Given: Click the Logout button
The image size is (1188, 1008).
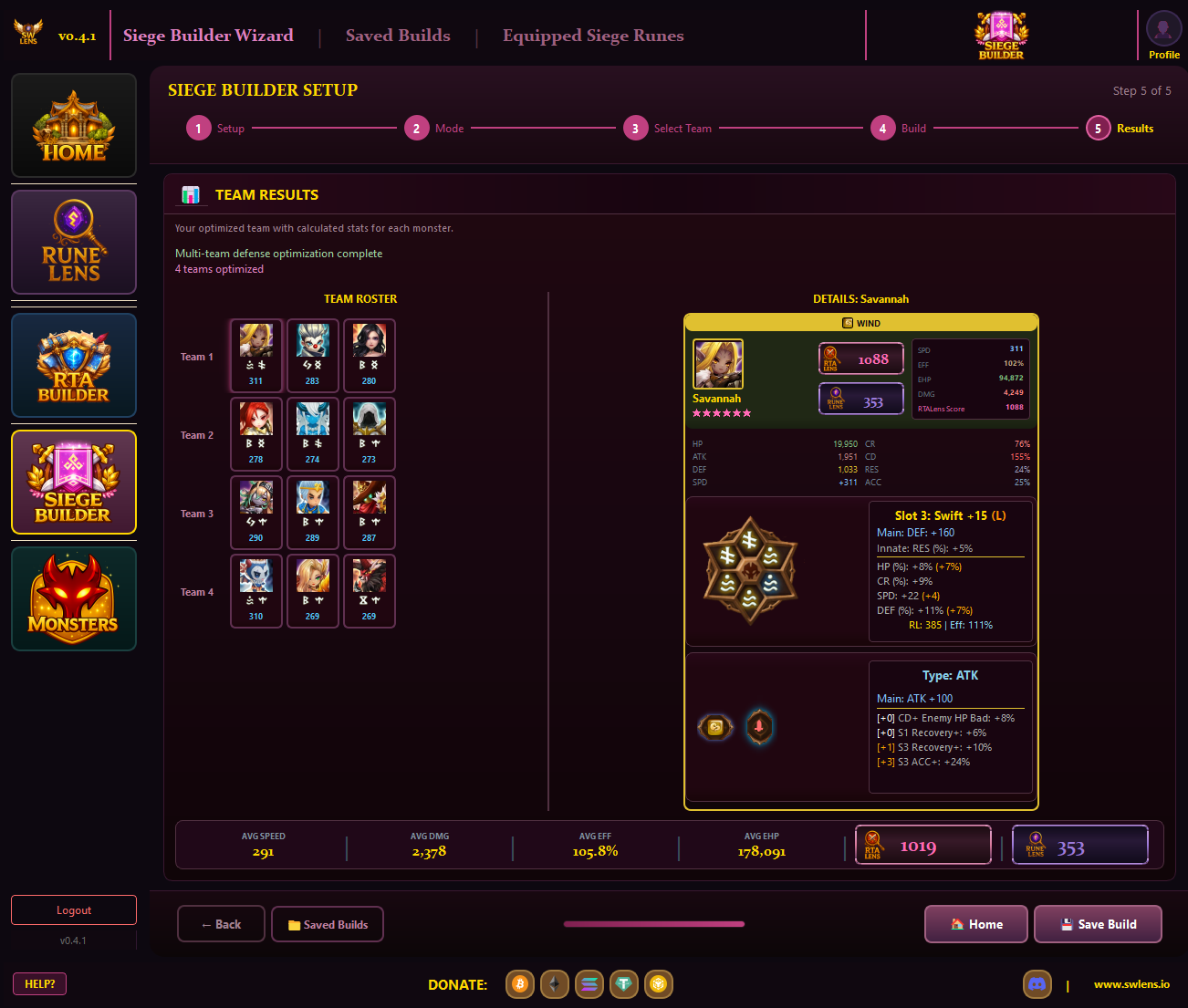Looking at the screenshot, I should coord(73,909).
